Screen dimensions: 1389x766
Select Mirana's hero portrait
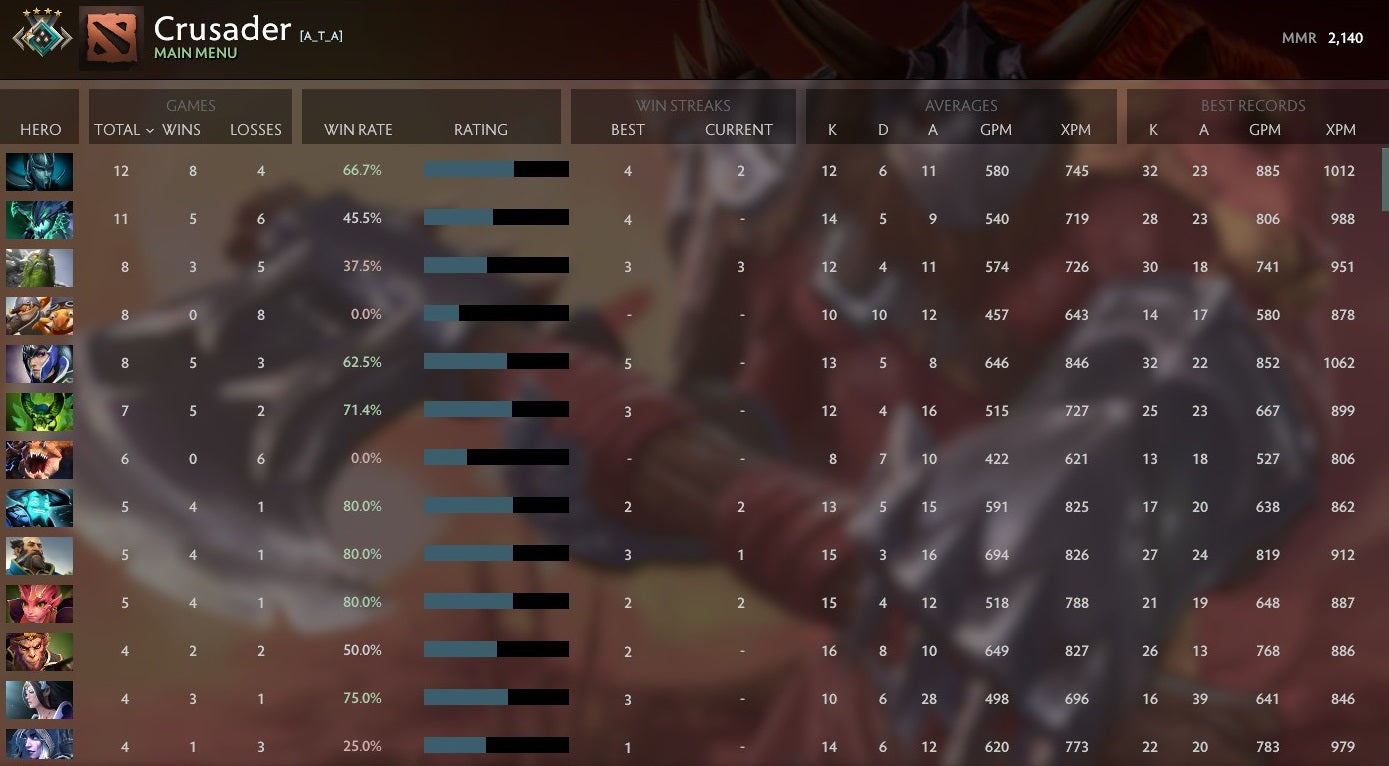coord(39,699)
